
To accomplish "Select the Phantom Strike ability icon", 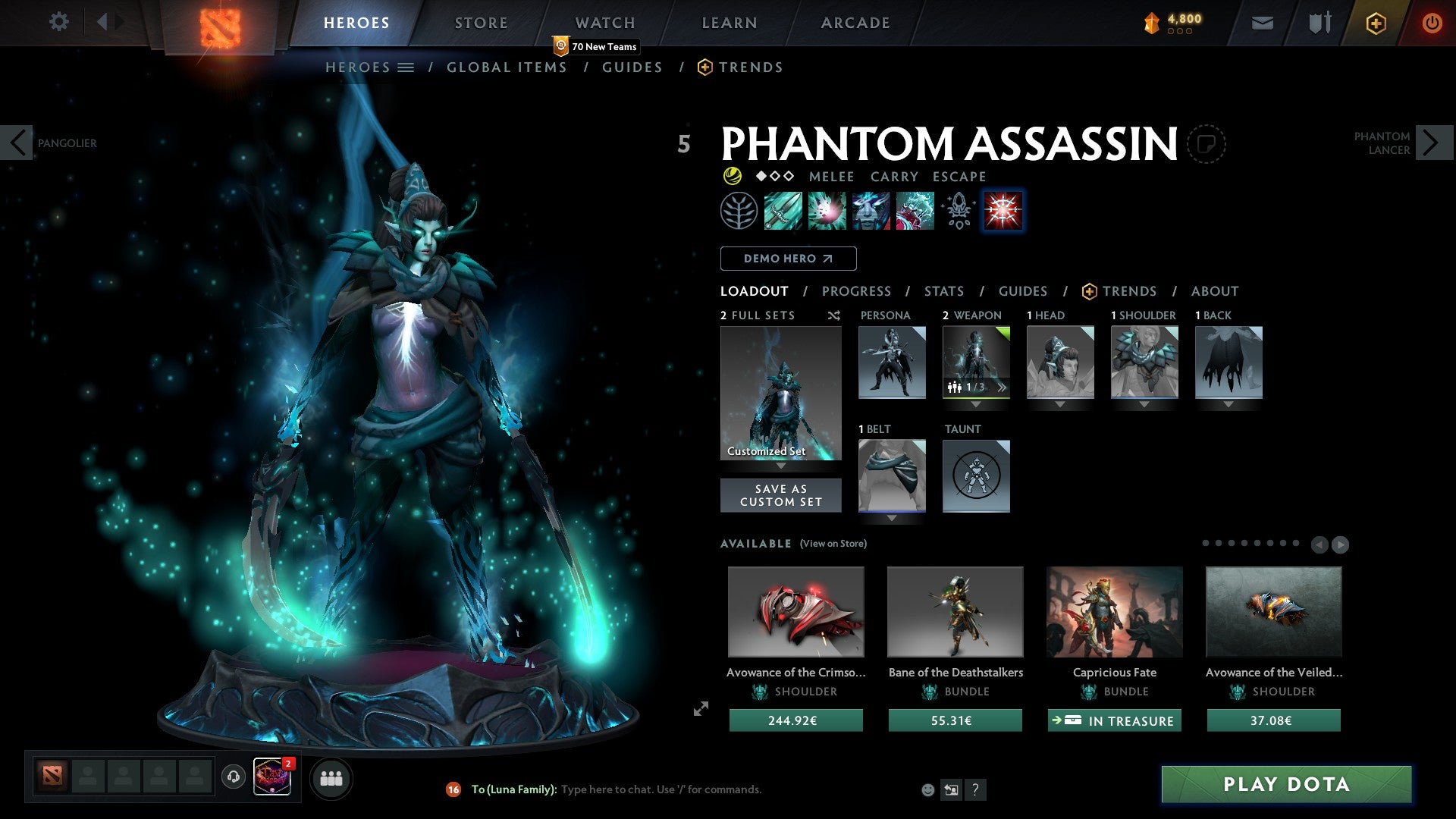I will 828,211.
